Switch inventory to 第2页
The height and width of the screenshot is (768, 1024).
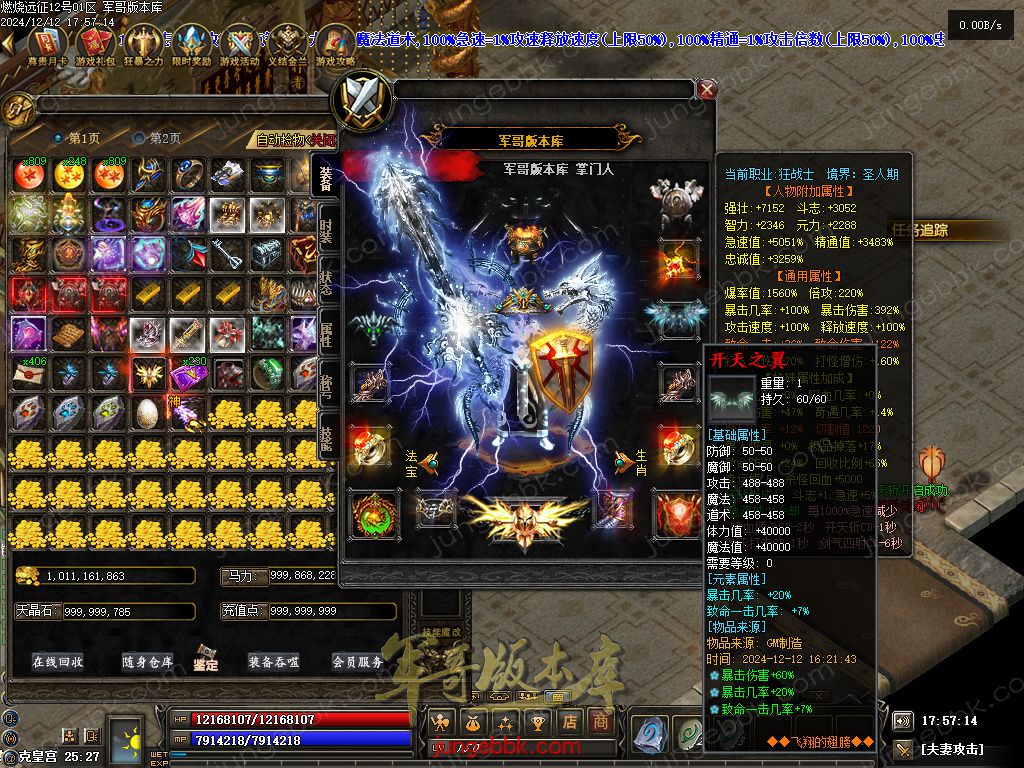tap(158, 138)
